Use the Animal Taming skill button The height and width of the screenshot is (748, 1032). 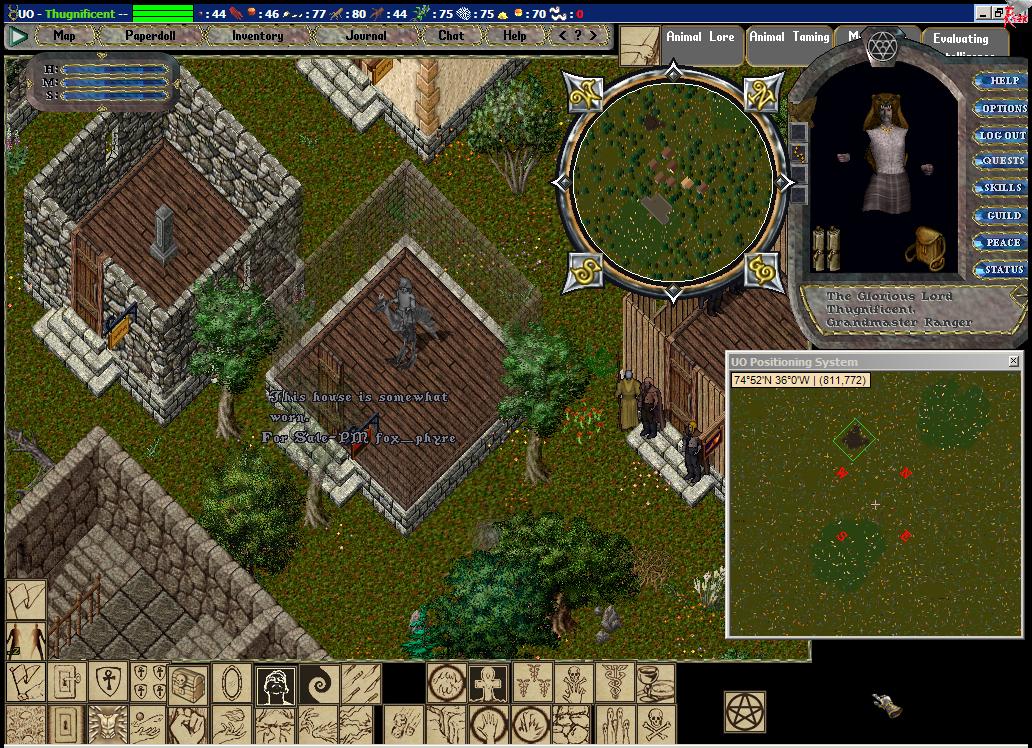[x=789, y=37]
